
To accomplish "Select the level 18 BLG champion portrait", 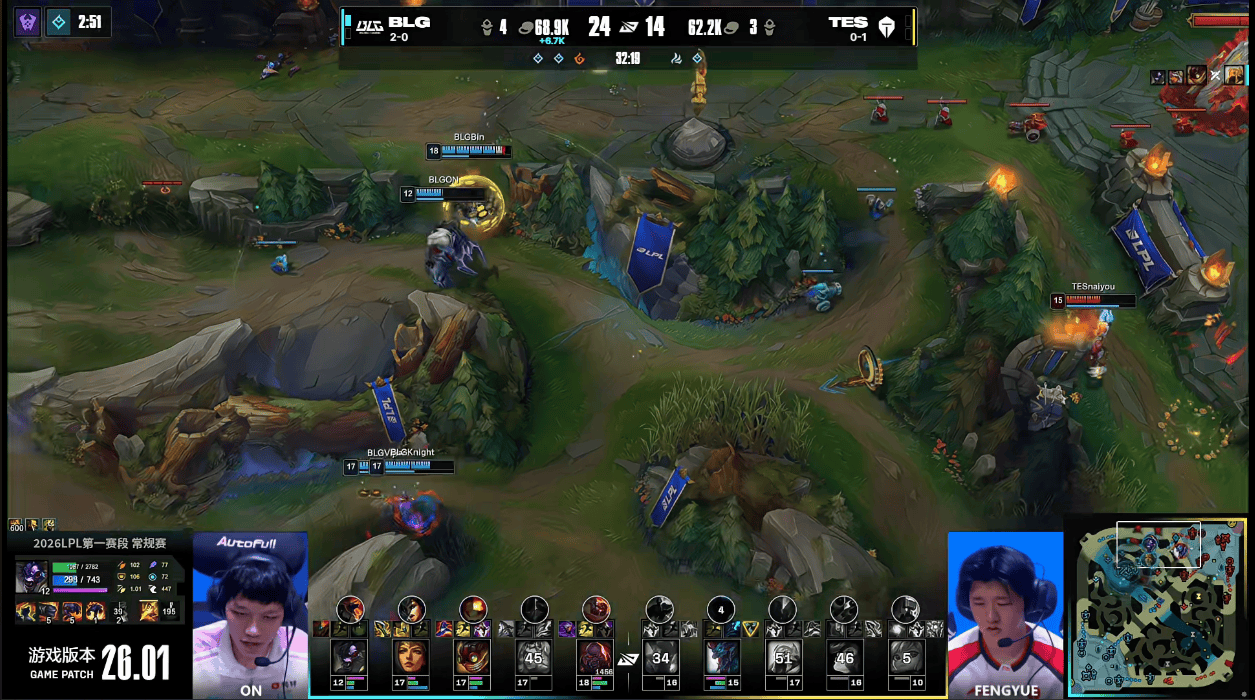I will coord(596,658).
